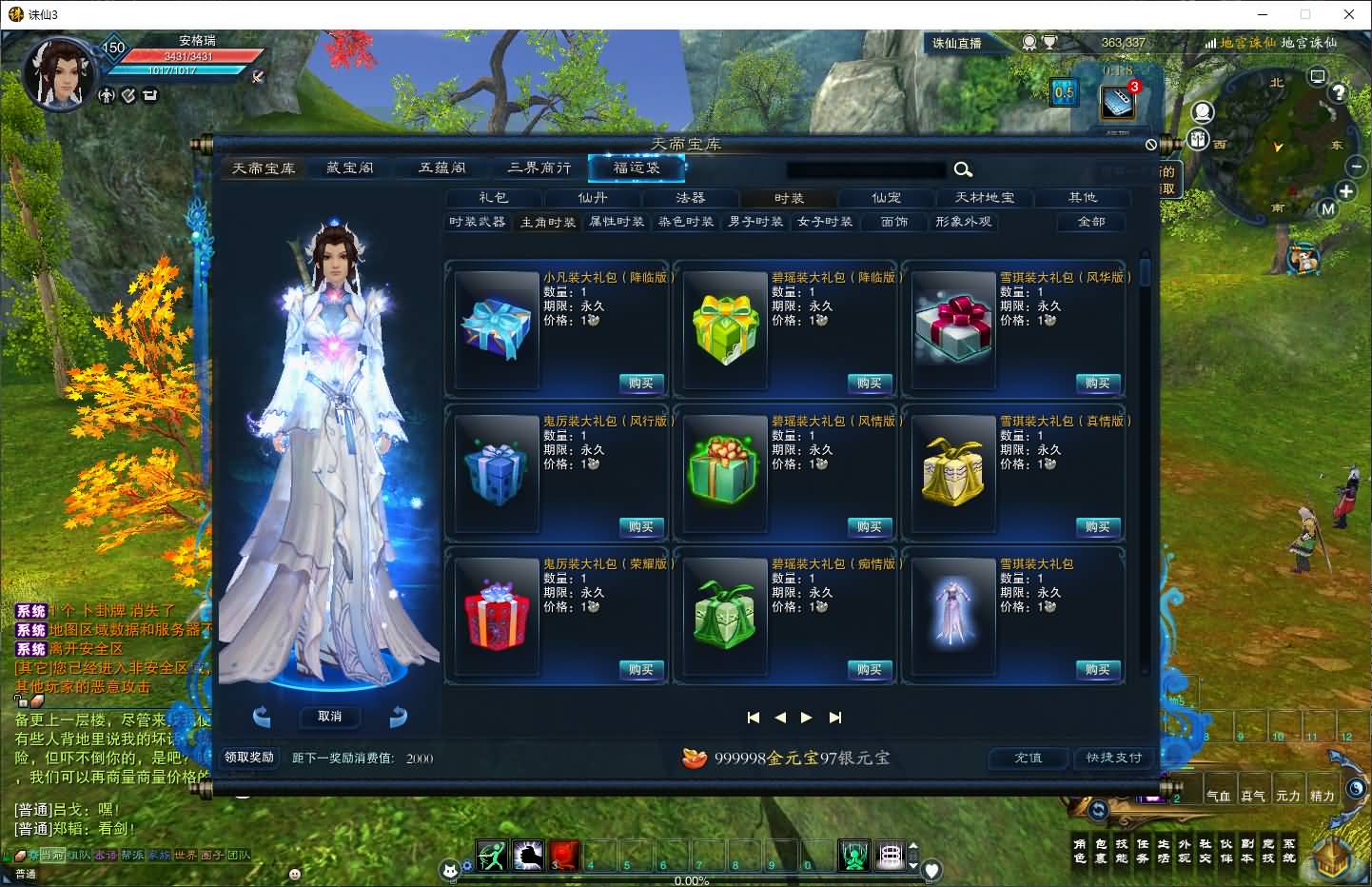Click the shop search magnifier icon
The height and width of the screenshot is (887, 1372).
click(x=963, y=169)
